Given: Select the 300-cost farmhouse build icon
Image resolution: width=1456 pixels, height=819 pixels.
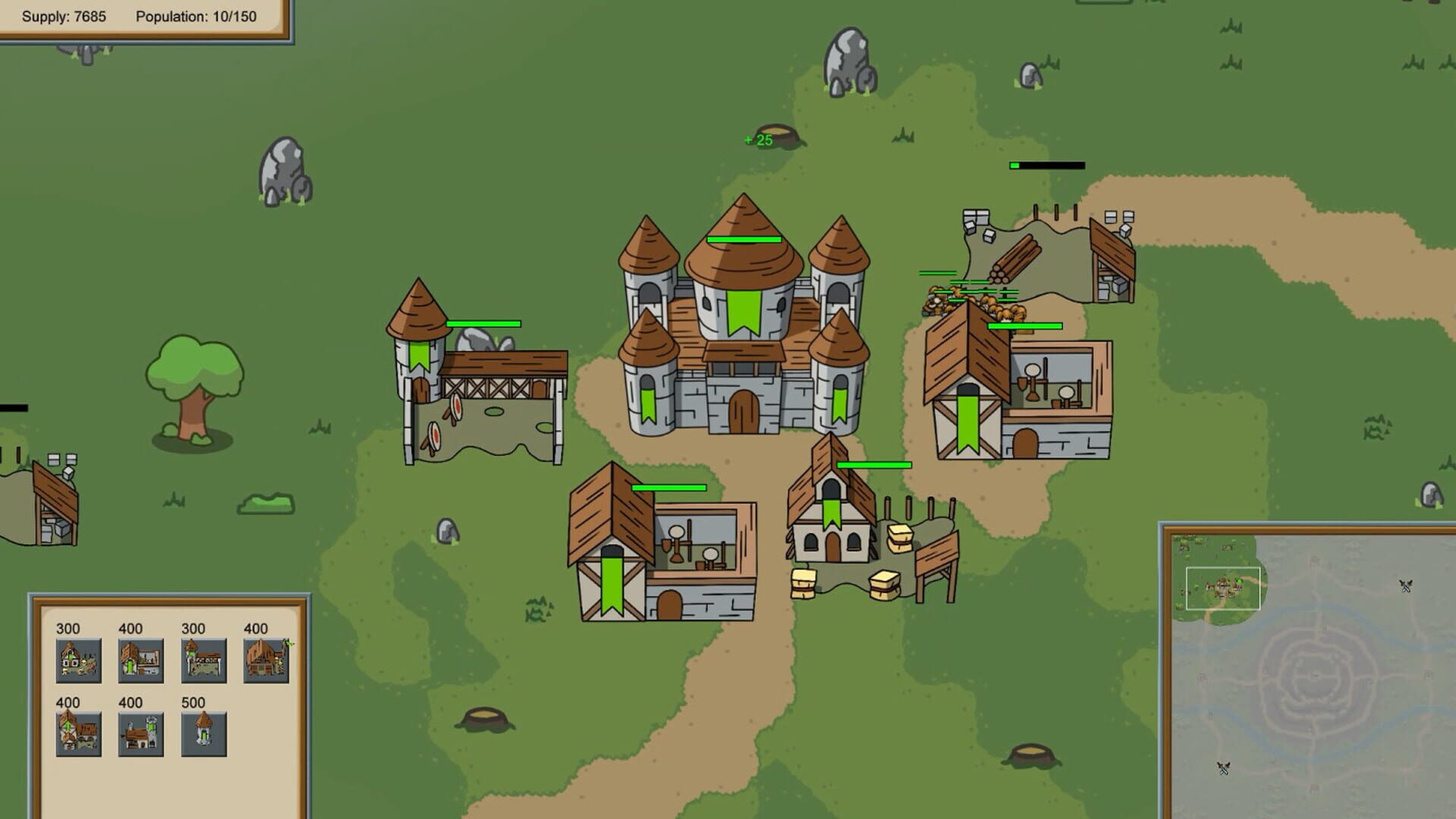Looking at the screenshot, I should (x=78, y=660).
